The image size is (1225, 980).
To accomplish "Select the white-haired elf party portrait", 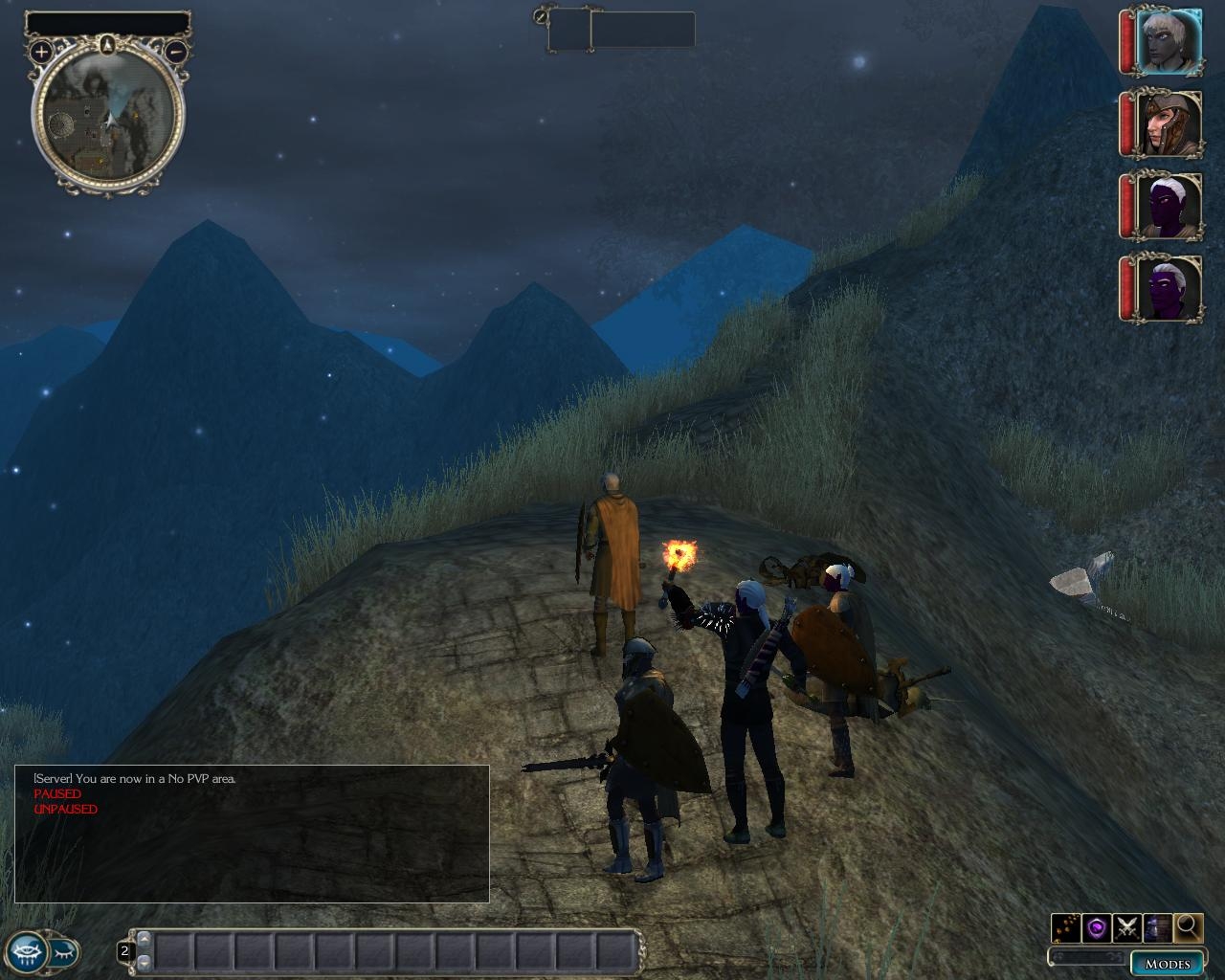I will pyautogui.click(x=1168, y=41).
